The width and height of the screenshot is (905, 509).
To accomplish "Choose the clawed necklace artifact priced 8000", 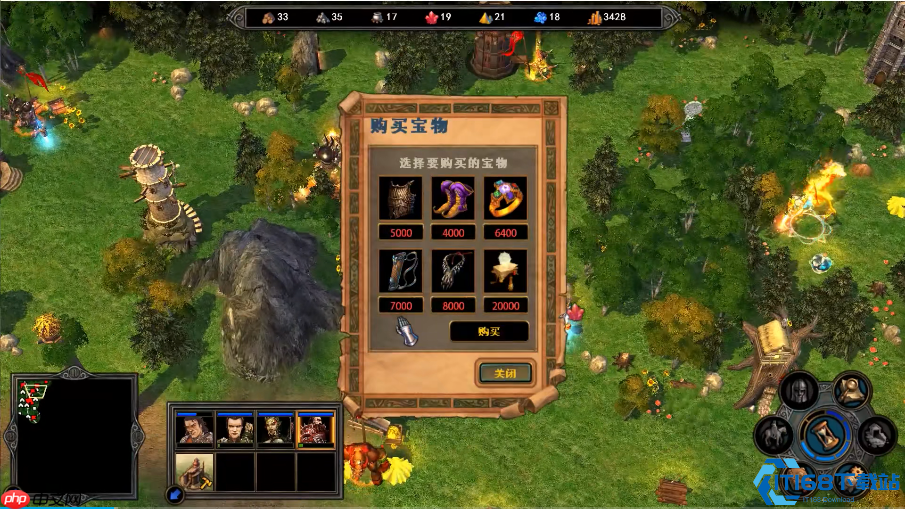I will click(453, 271).
